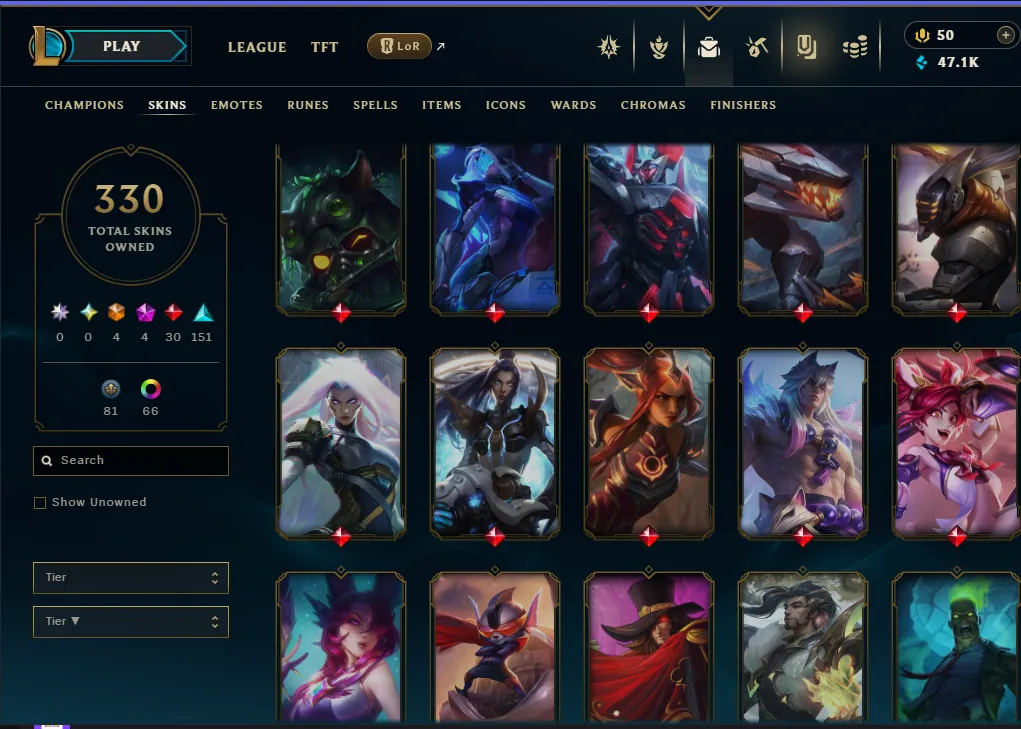Show the Items tab

442,105
